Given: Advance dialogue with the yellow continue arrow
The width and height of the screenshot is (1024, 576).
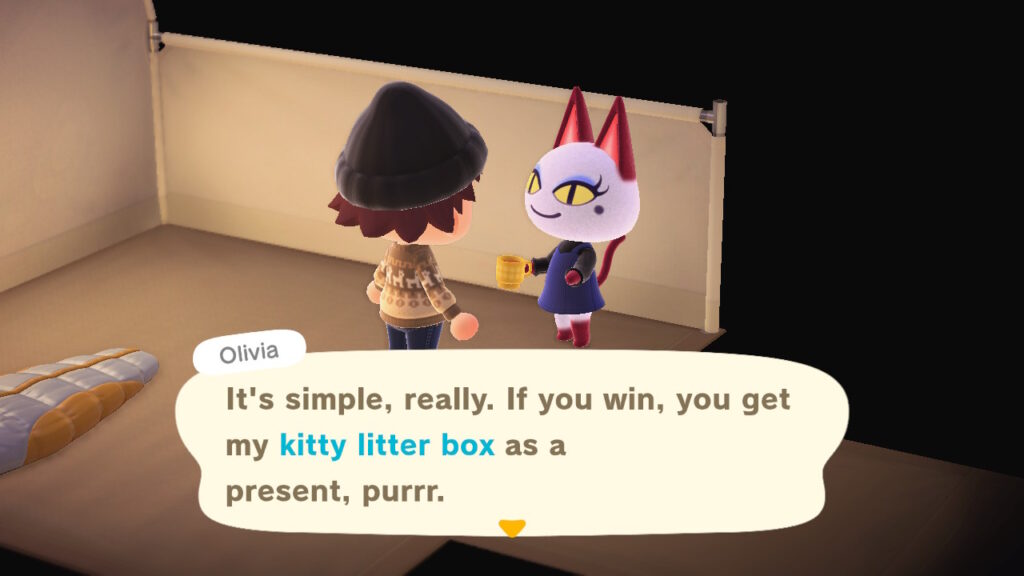Looking at the screenshot, I should [x=511, y=528].
